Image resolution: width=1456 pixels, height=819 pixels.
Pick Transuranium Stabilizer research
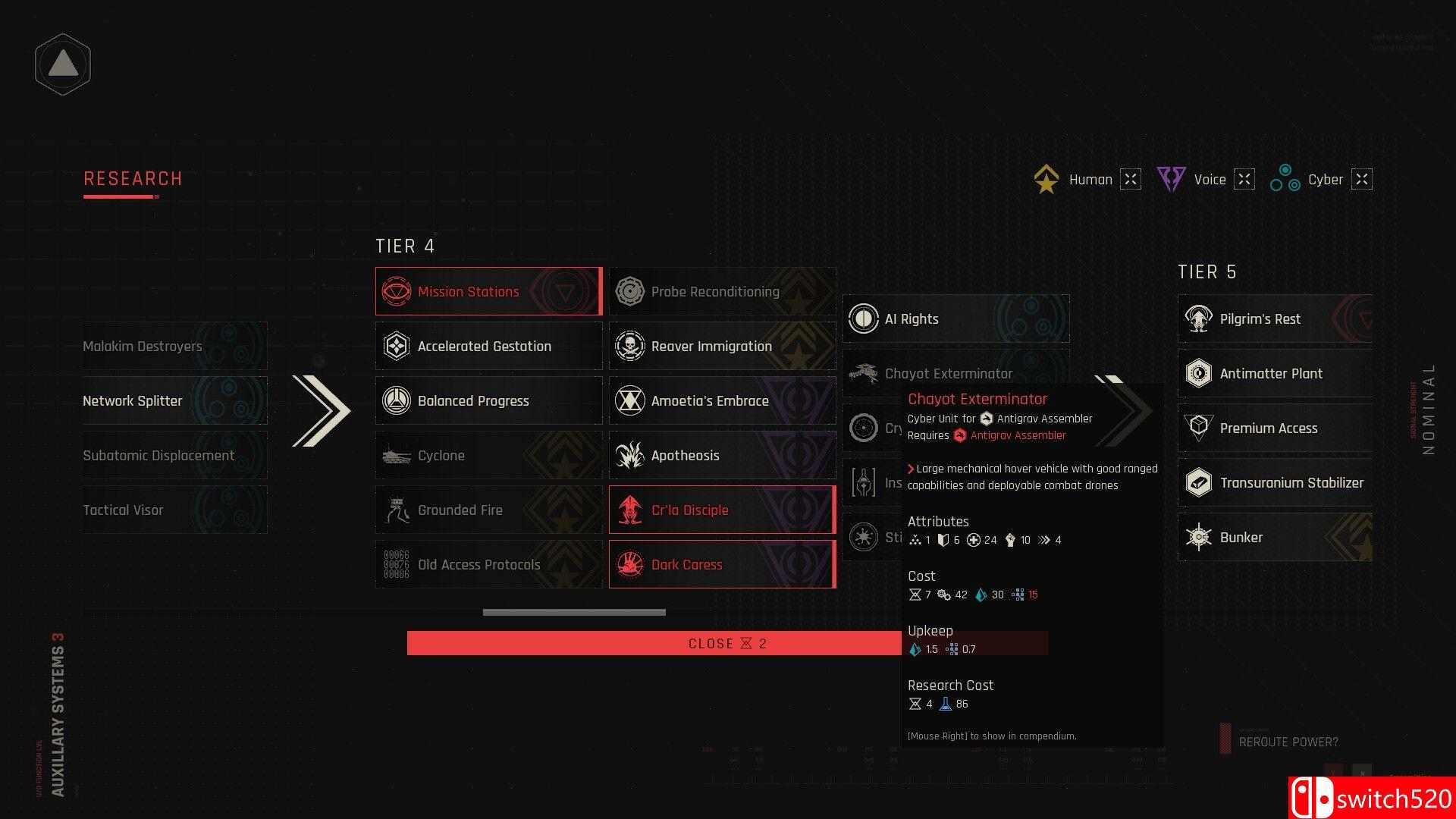tap(1274, 483)
